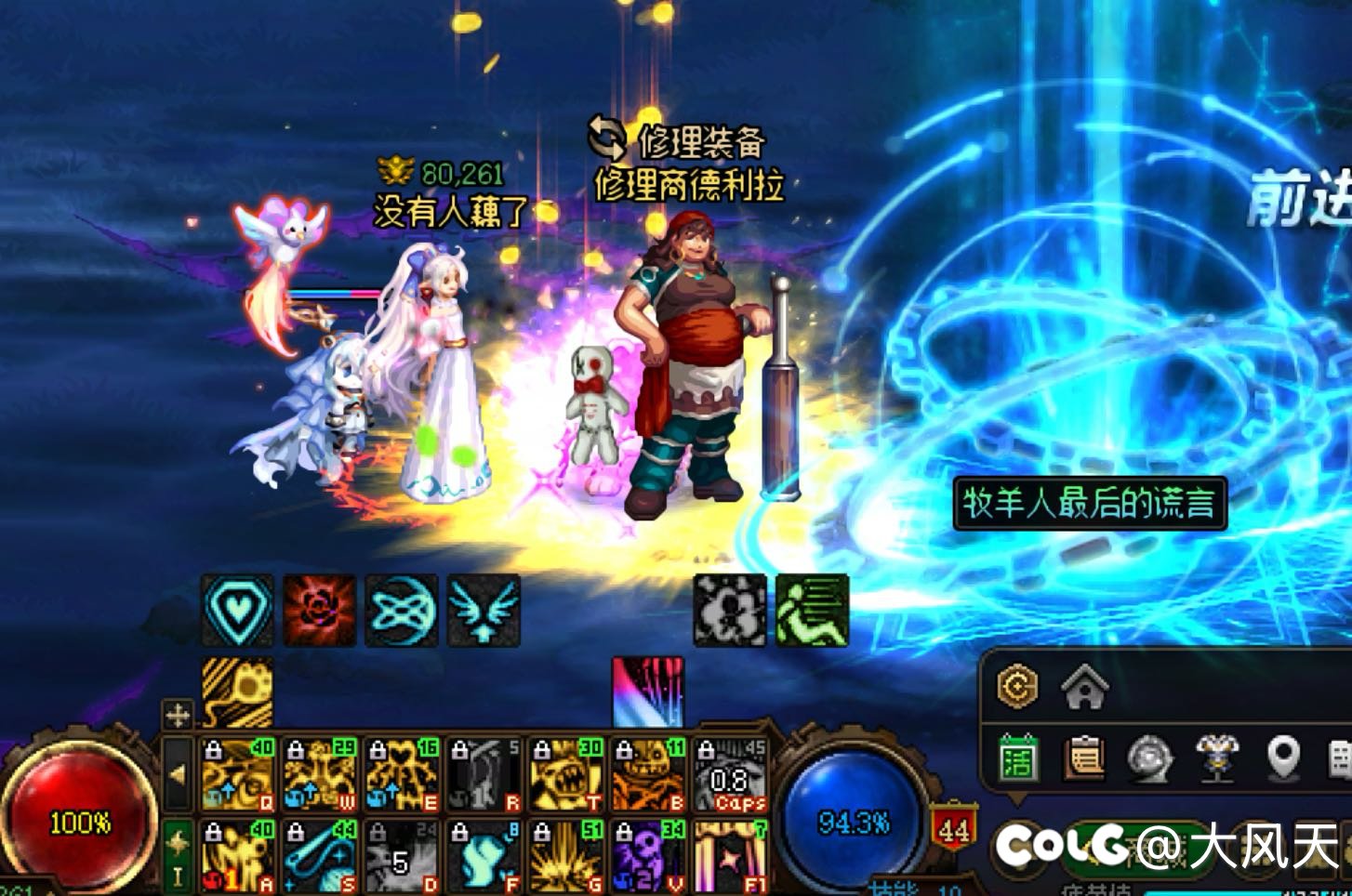Use the skill in the W slot

click(x=320, y=775)
